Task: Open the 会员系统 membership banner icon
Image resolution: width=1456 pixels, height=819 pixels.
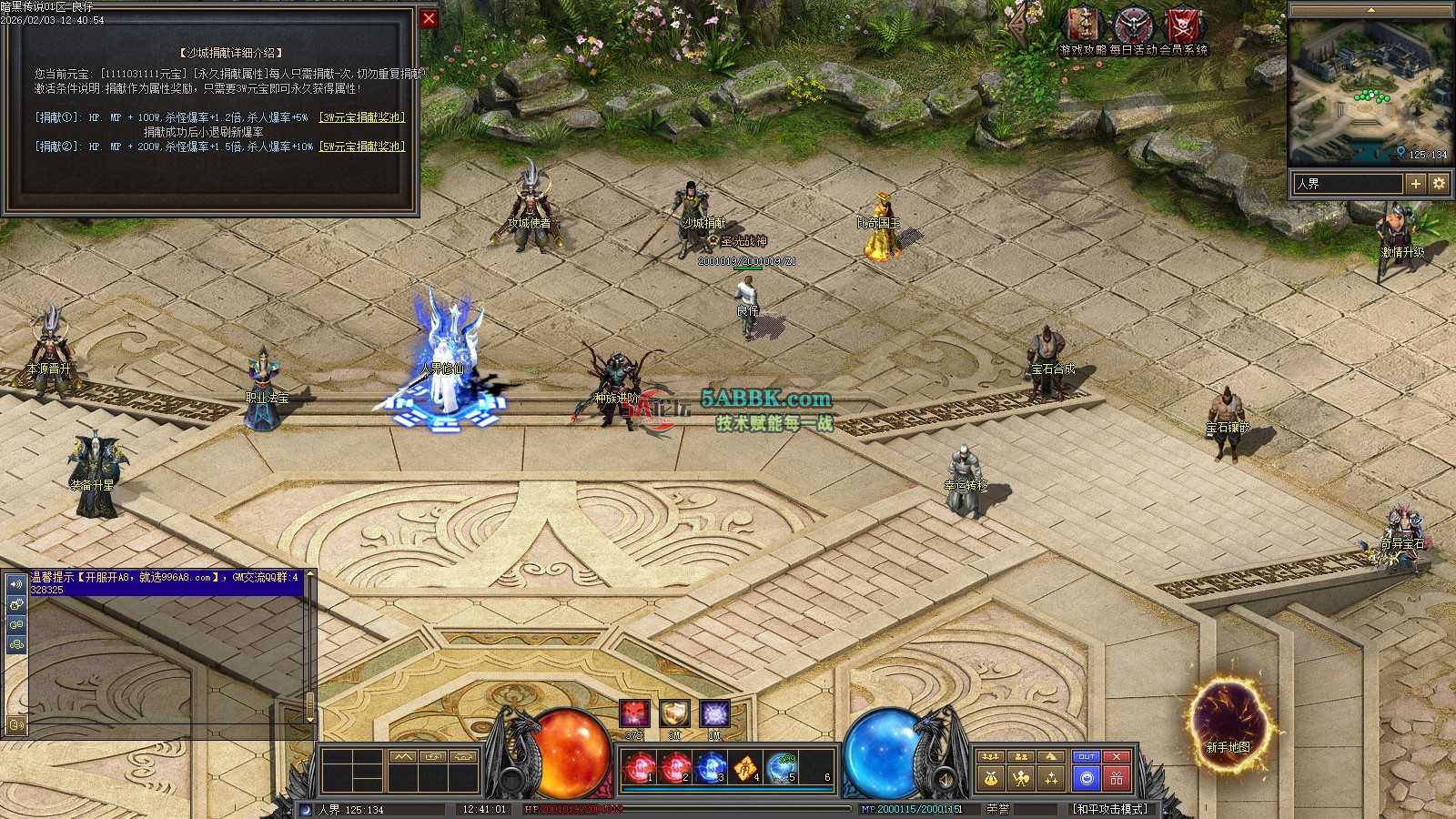Action: pyautogui.click(x=1184, y=27)
